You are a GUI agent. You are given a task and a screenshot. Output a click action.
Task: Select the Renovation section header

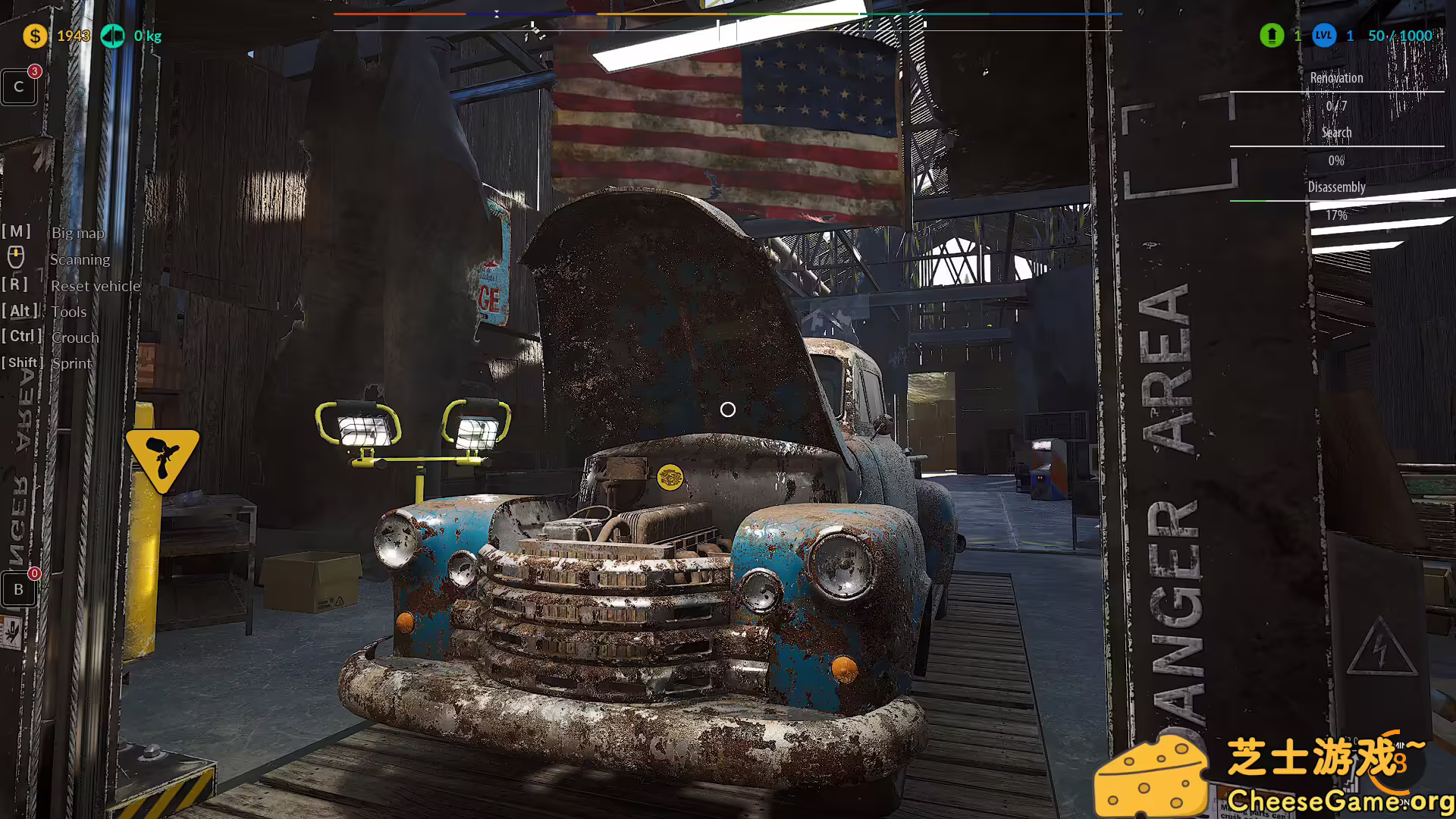pyautogui.click(x=1336, y=77)
